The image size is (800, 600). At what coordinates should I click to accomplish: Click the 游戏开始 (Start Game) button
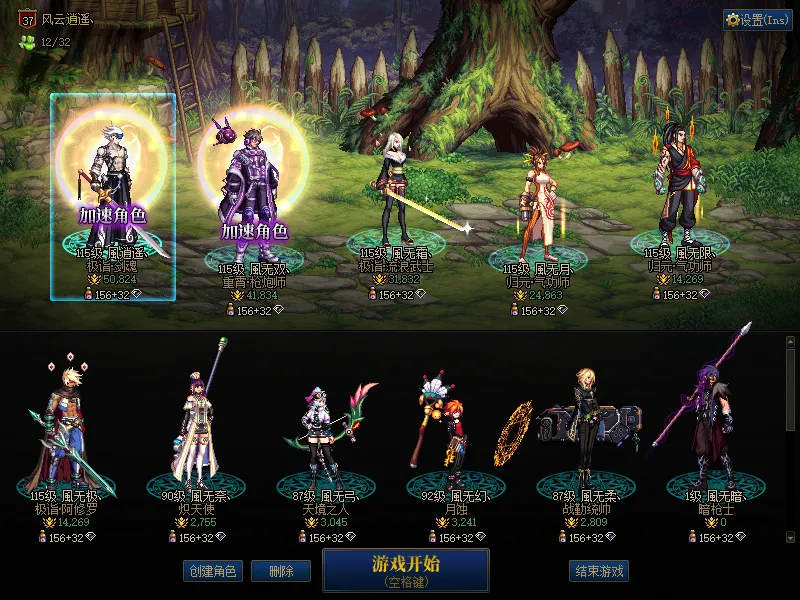pos(405,570)
